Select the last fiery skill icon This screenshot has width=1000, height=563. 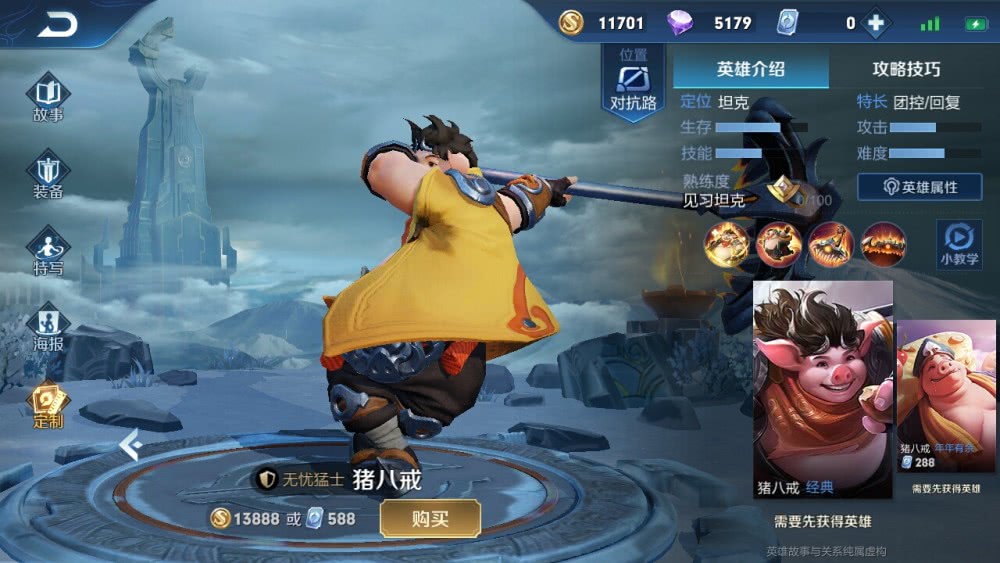(884, 244)
